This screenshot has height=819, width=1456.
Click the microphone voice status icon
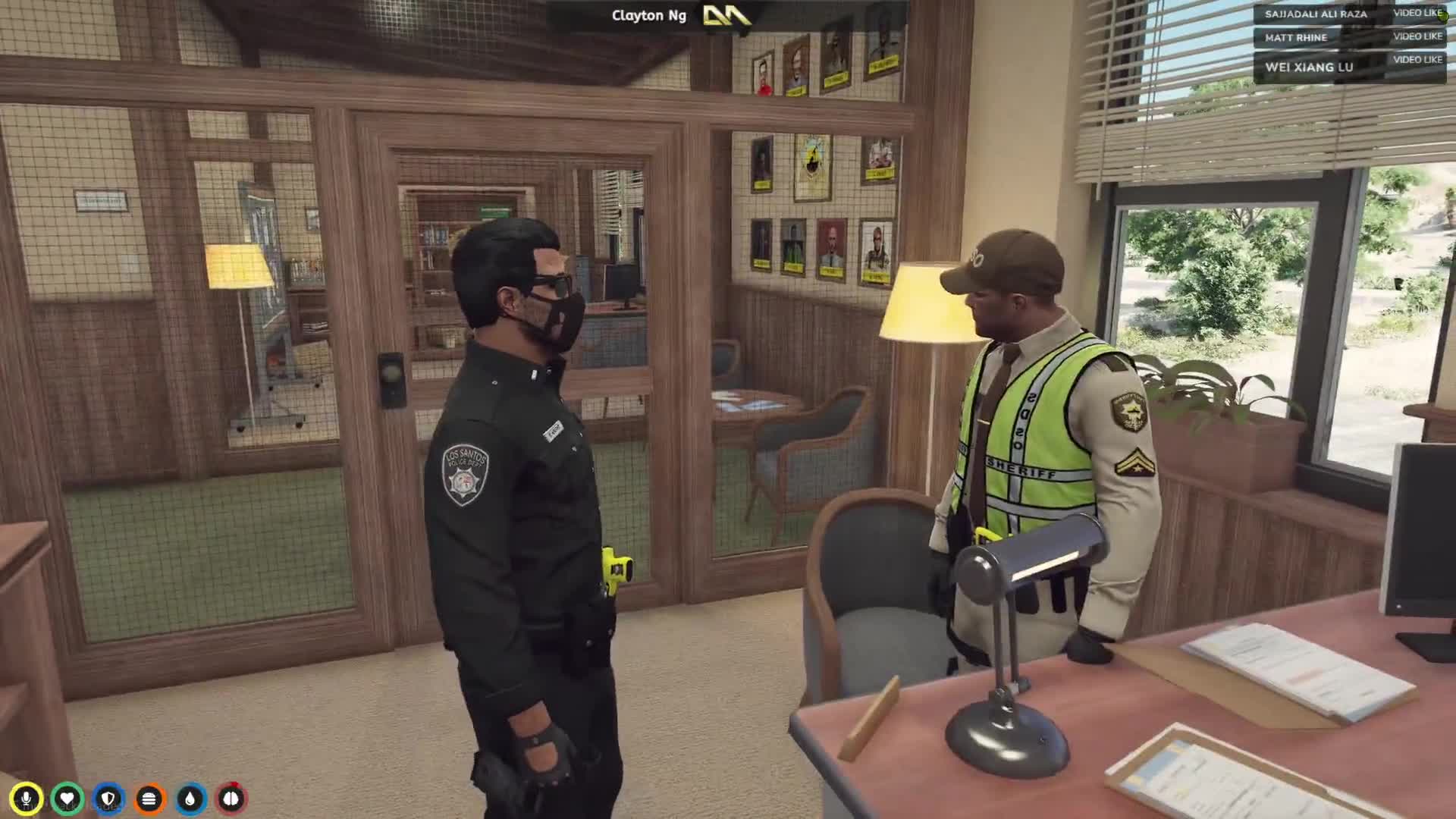click(27, 799)
